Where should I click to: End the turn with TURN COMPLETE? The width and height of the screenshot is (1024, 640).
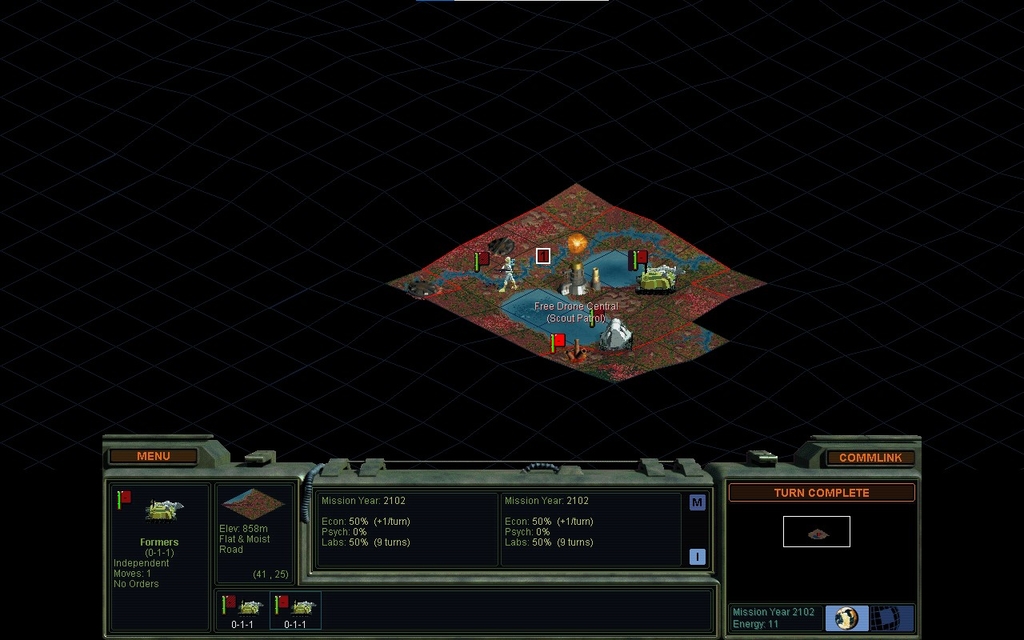821,492
